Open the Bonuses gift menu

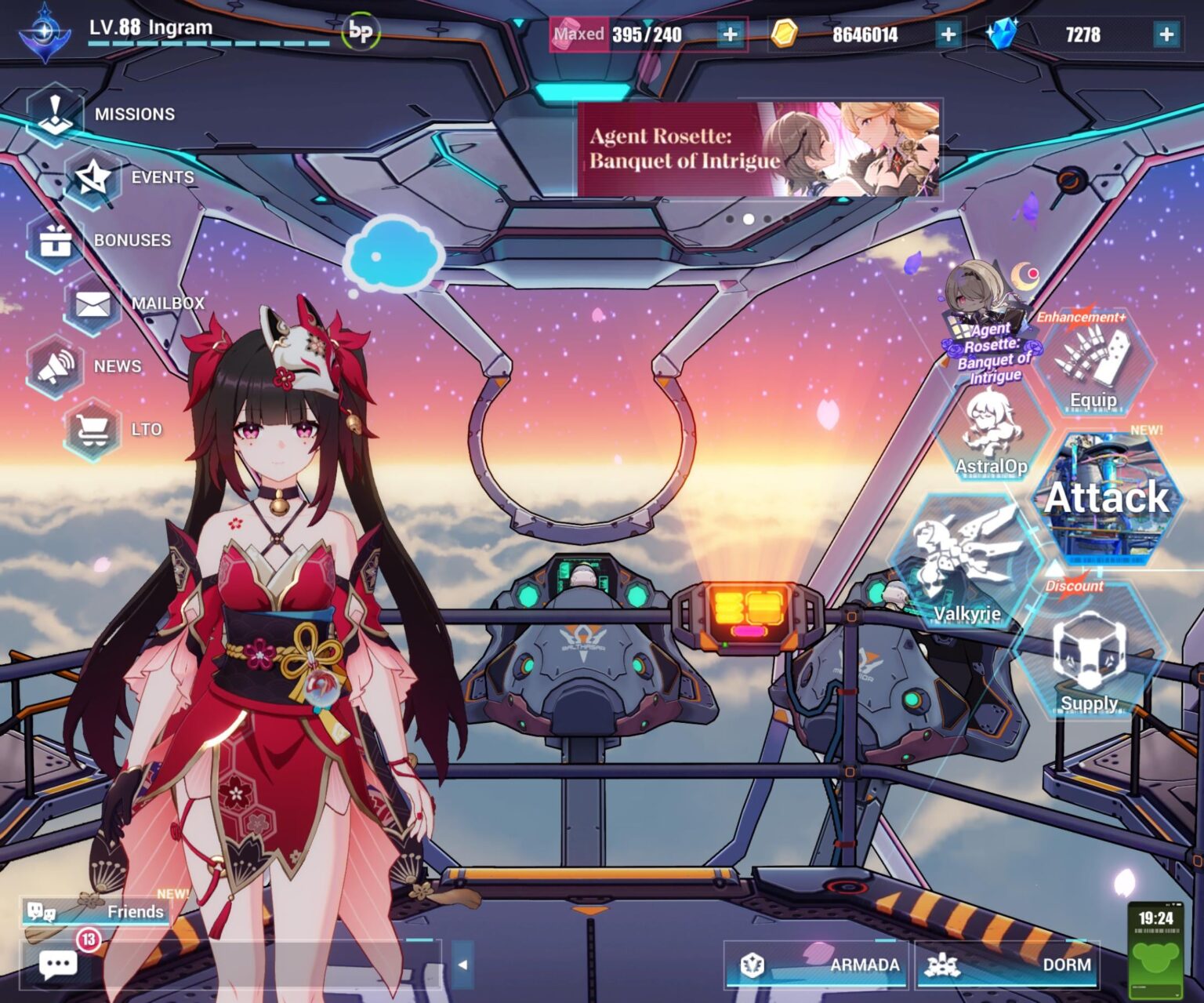tap(56, 241)
